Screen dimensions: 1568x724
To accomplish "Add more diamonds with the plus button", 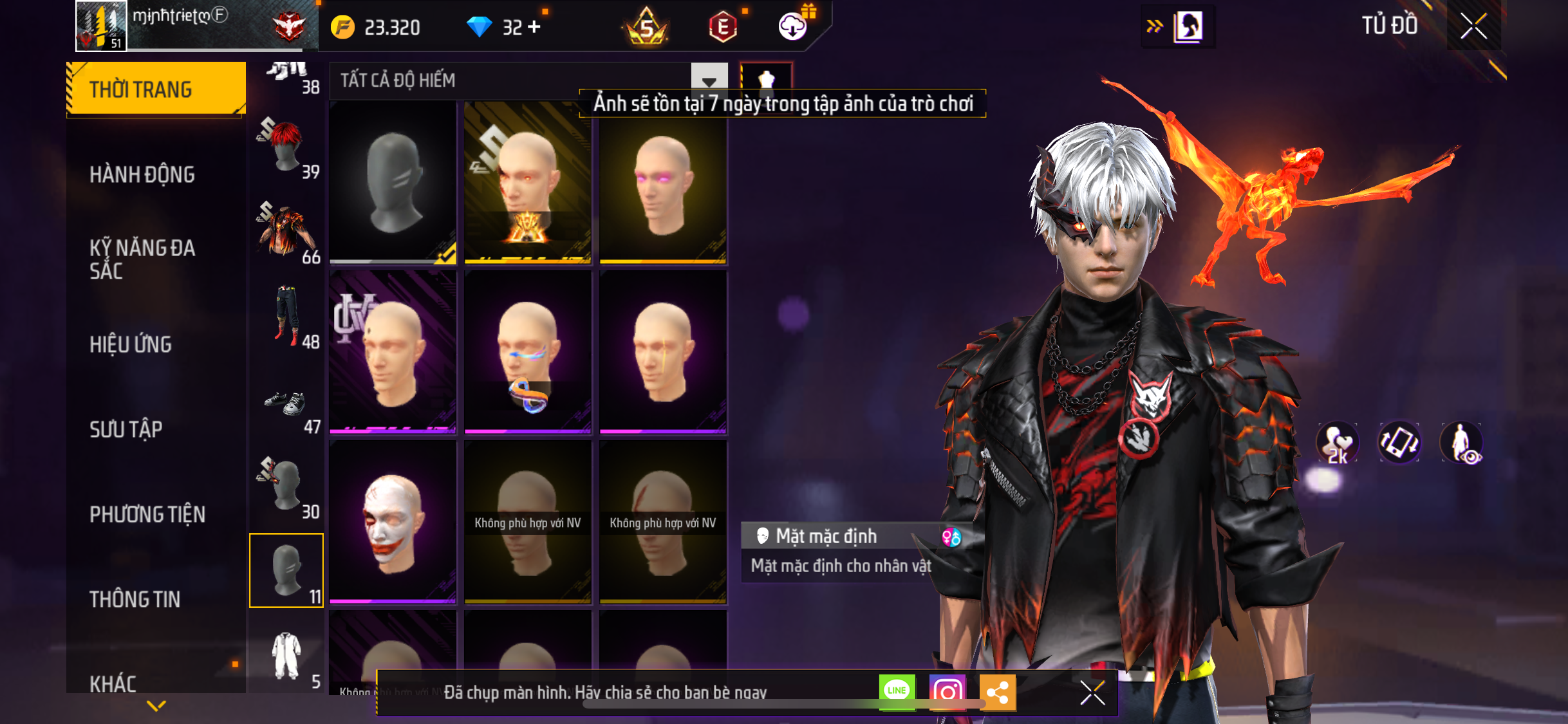I will (534, 27).
